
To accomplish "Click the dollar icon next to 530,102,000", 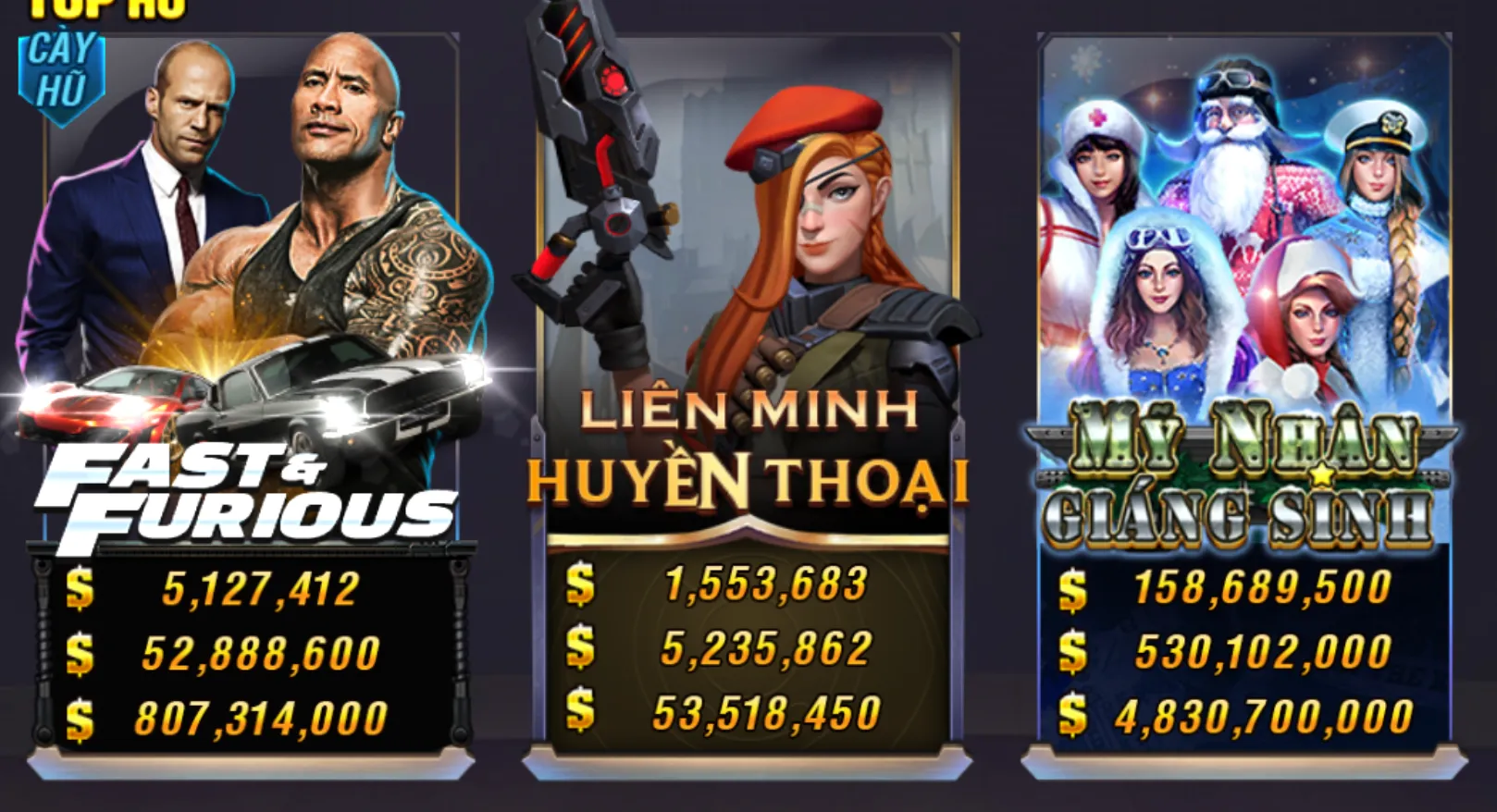I will point(1073,650).
